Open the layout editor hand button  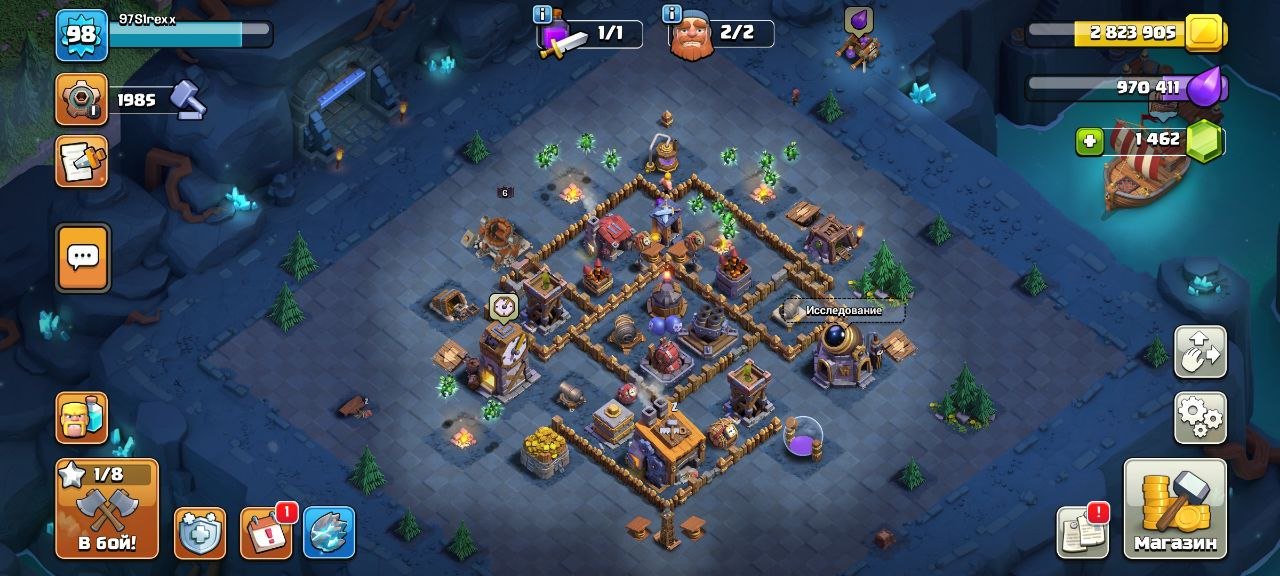[x=1200, y=352]
